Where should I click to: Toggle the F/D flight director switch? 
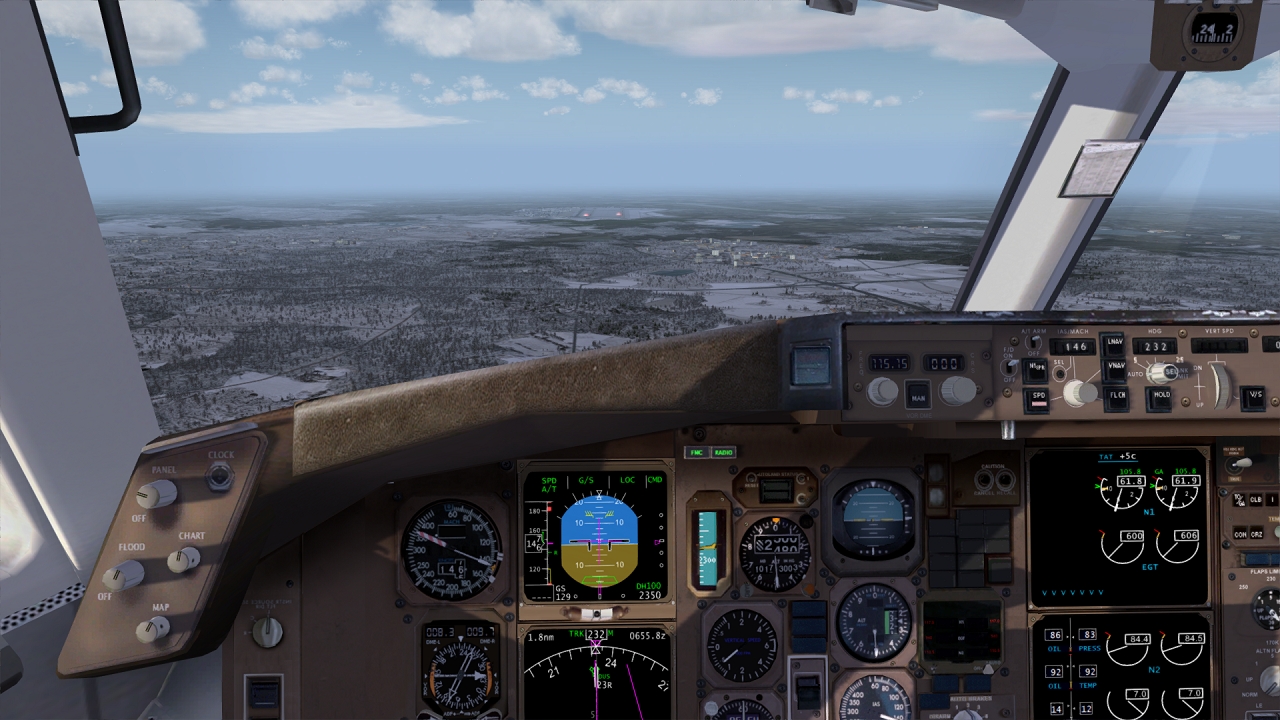1009,367
